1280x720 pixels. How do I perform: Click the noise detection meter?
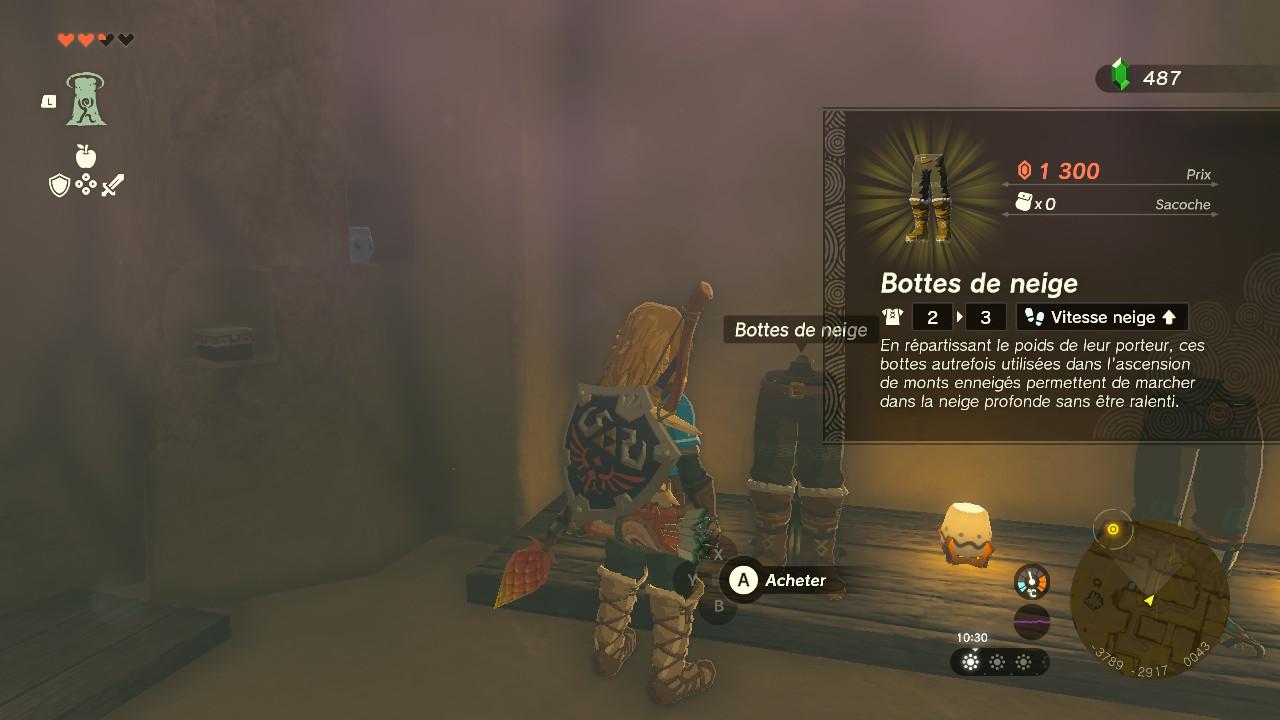point(1031,622)
